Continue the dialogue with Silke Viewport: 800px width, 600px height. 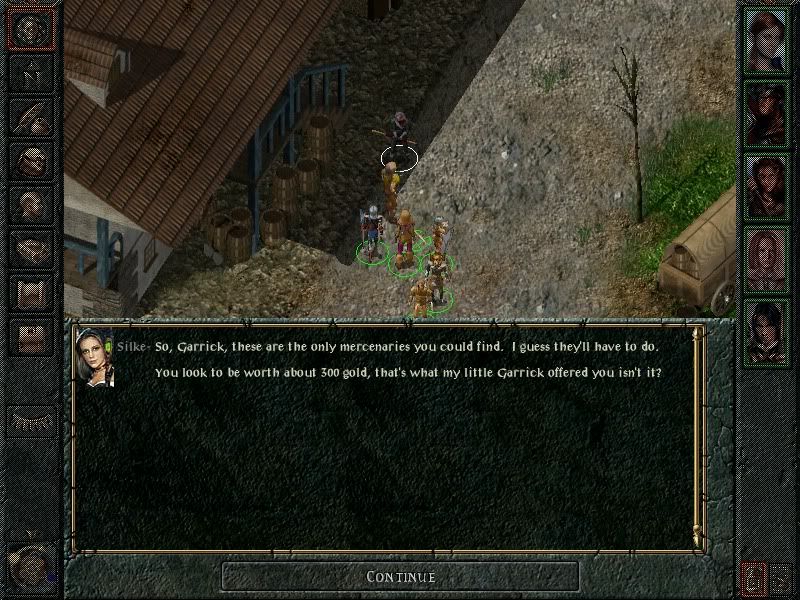pyautogui.click(x=400, y=576)
